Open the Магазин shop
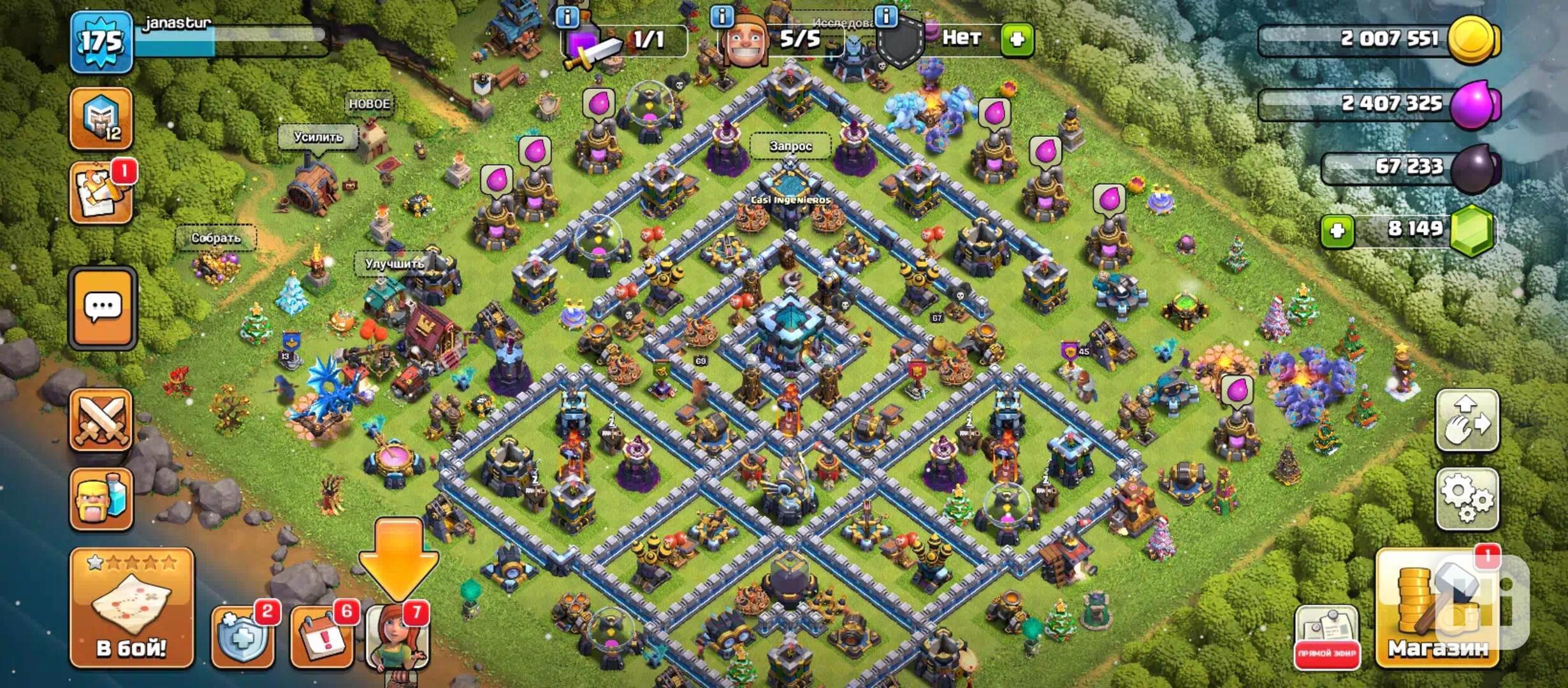 pyautogui.click(x=1438, y=608)
